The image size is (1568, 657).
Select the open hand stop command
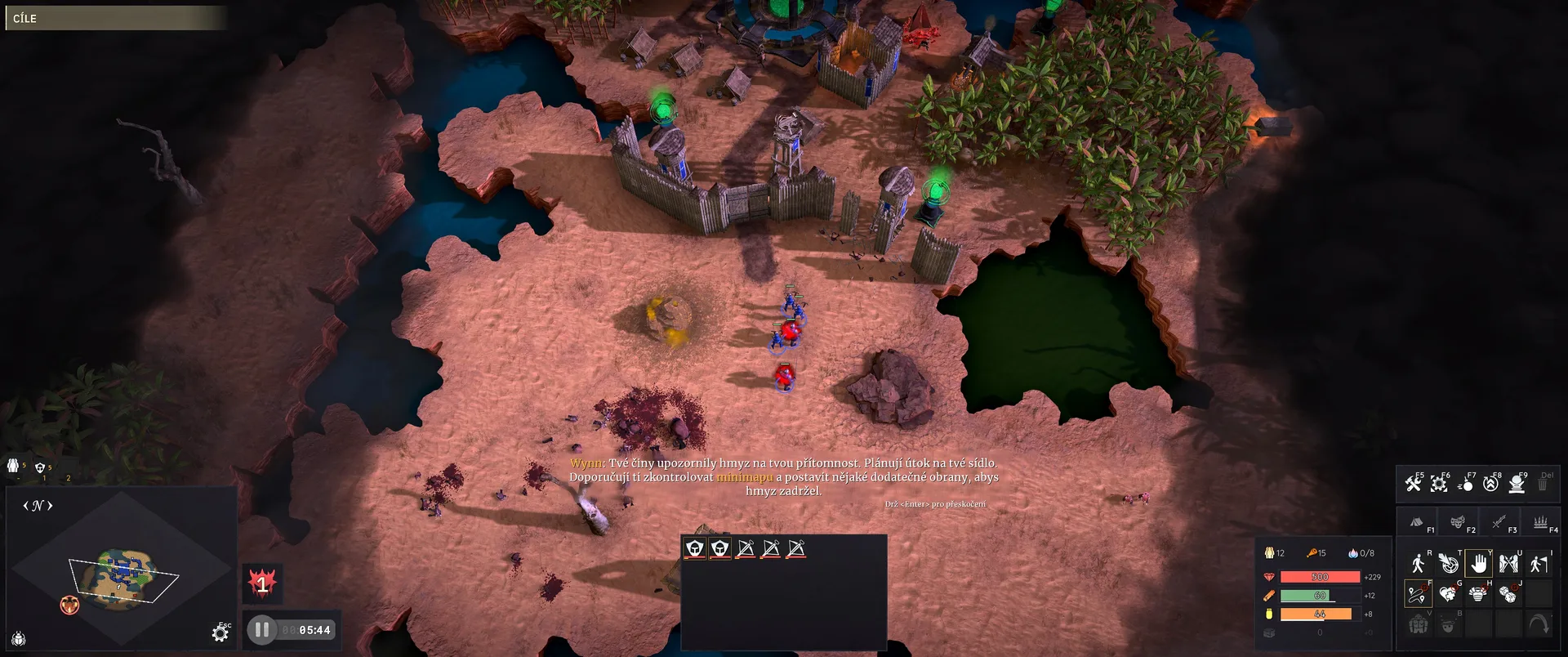pyautogui.click(x=1478, y=564)
